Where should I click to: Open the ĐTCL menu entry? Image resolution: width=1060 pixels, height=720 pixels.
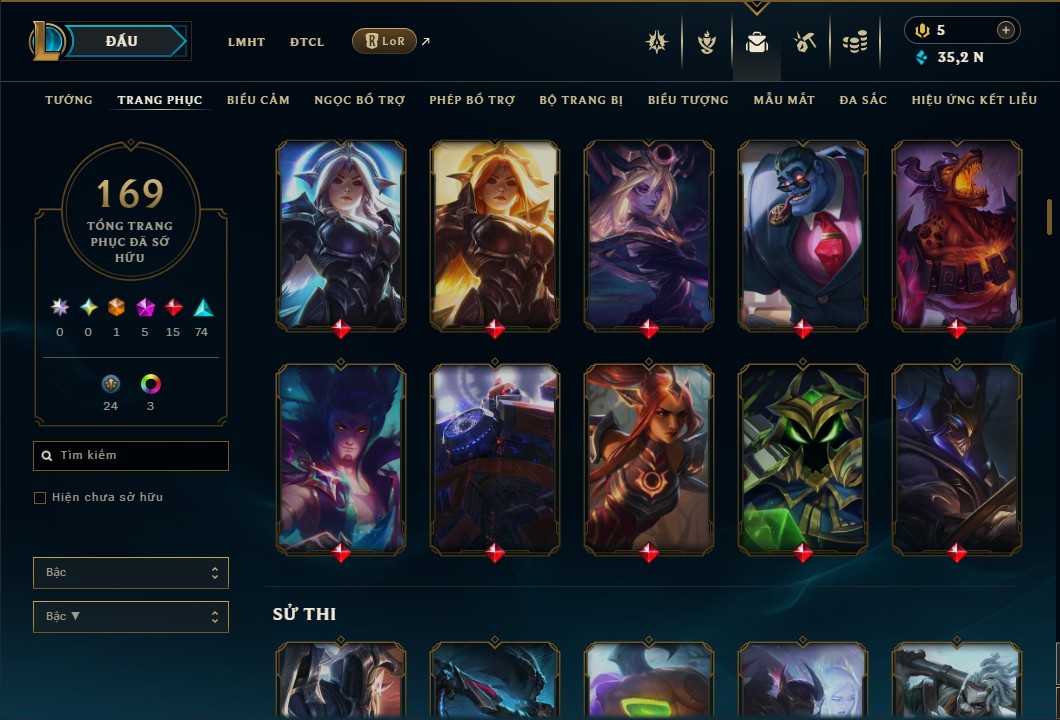307,42
